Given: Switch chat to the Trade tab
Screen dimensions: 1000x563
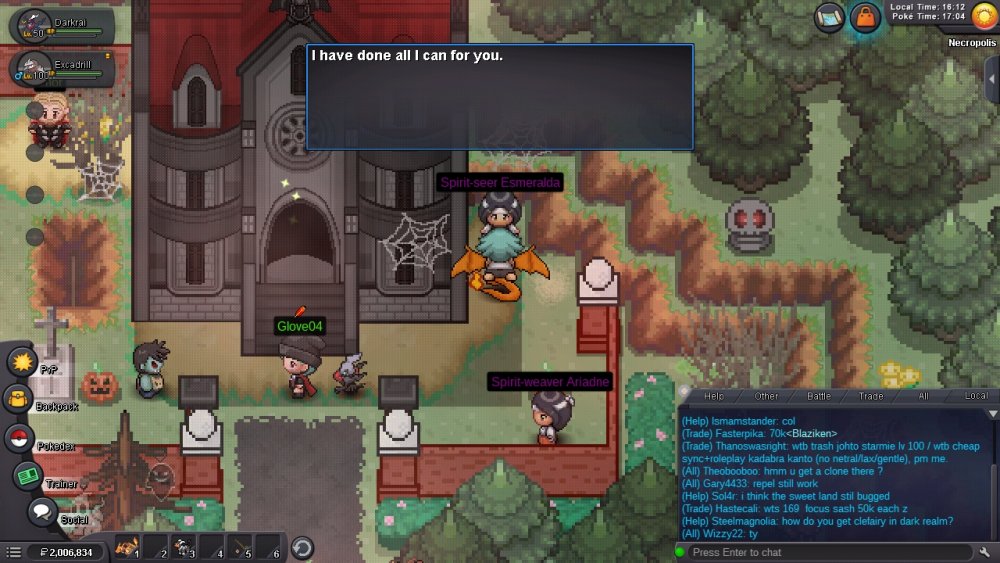Looking at the screenshot, I should click(871, 397).
